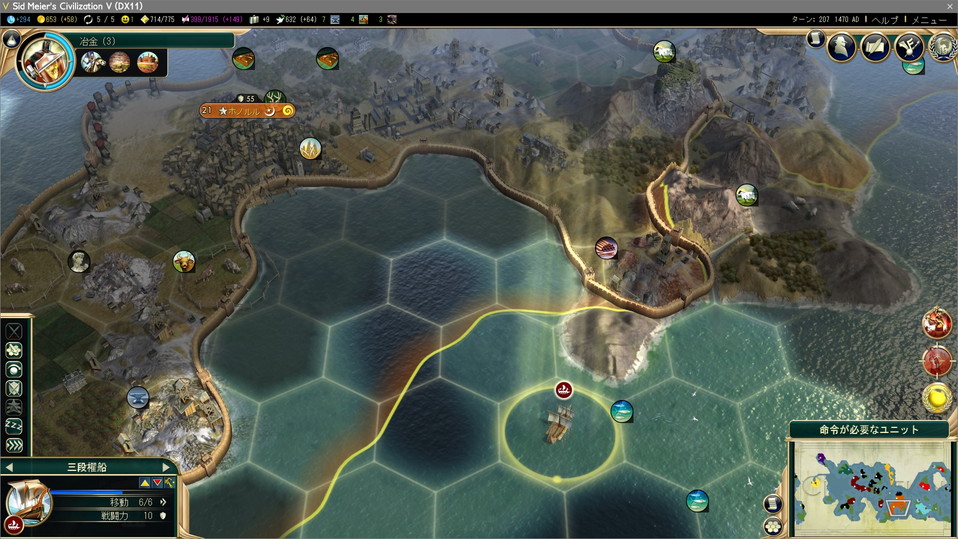Open the red crosshair combat notification
Screen dimensions: 958x539
tap(937, 325)
